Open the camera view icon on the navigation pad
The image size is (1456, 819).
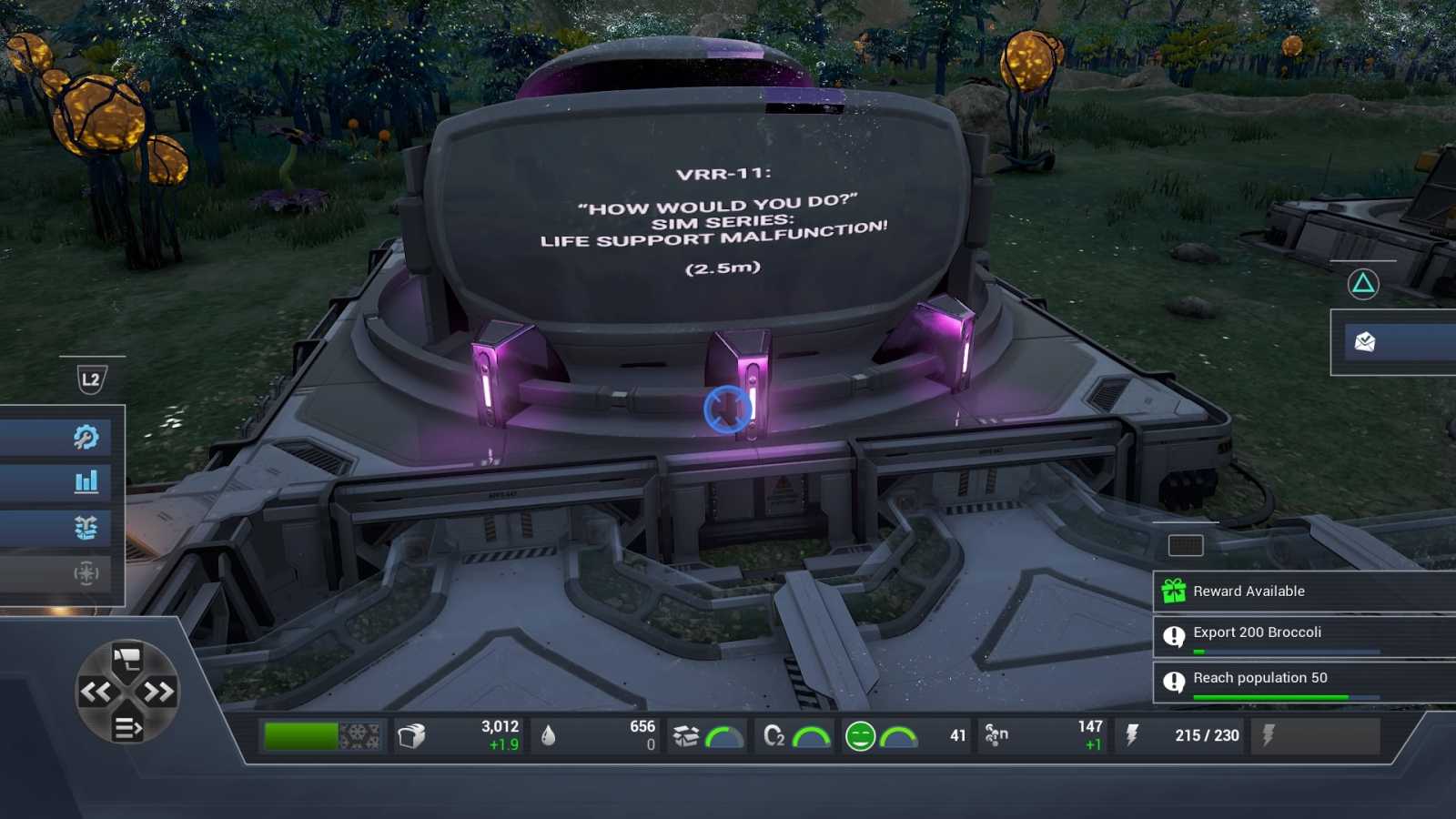point(127,655)
